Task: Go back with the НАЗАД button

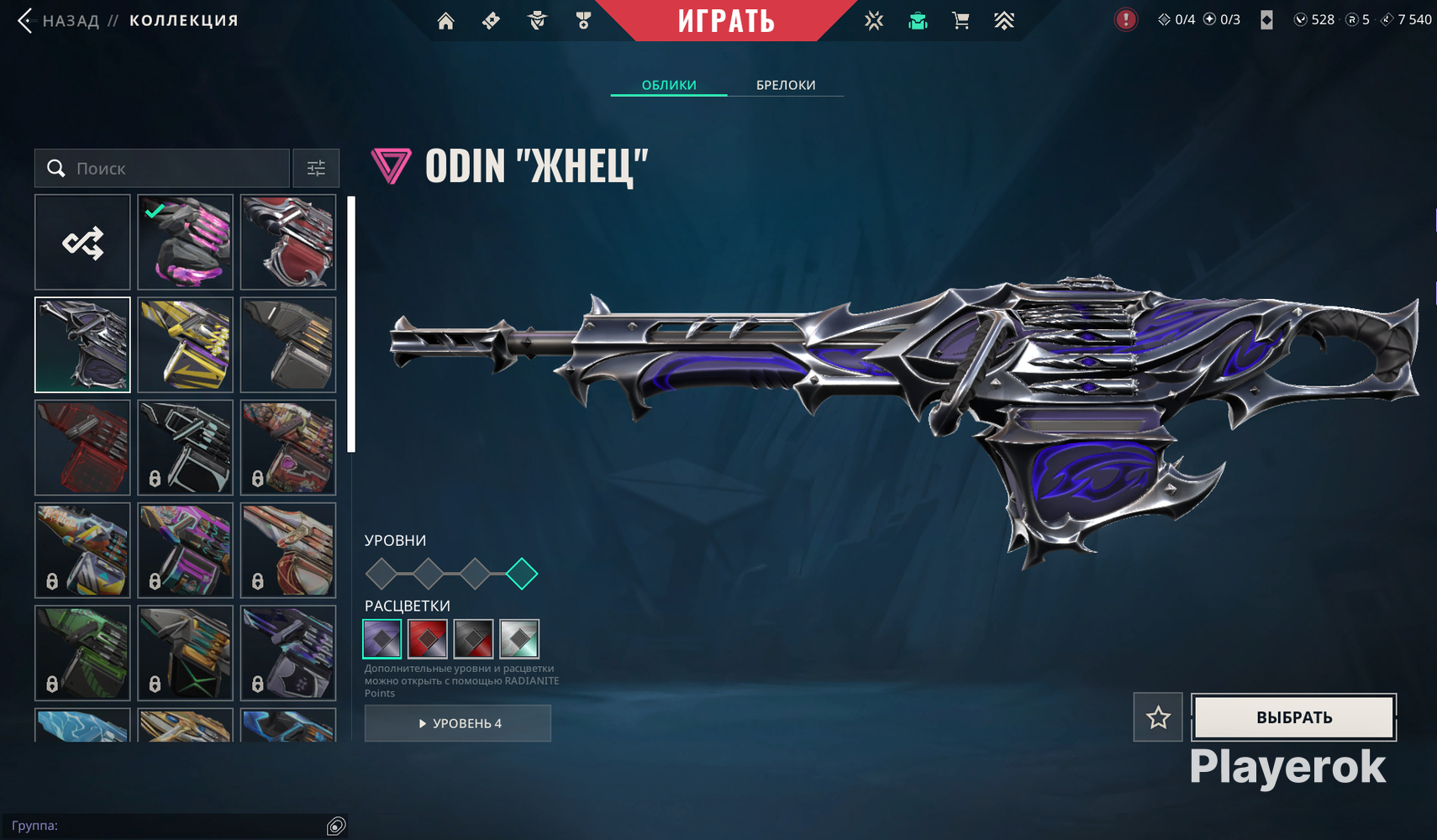Action: click(x=59, y=20)
